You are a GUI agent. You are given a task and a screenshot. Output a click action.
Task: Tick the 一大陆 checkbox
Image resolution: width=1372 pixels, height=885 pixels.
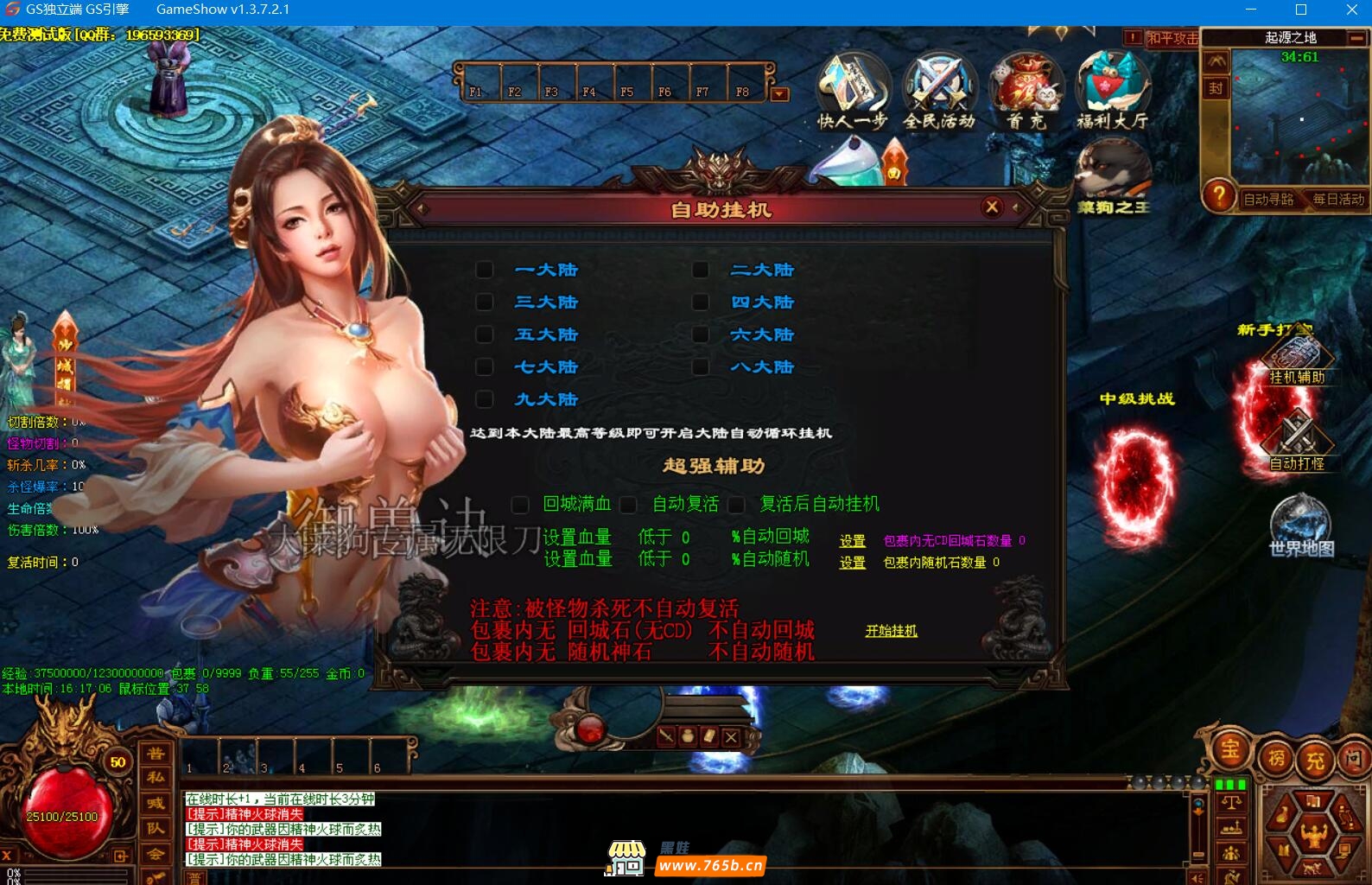(485, 270)
